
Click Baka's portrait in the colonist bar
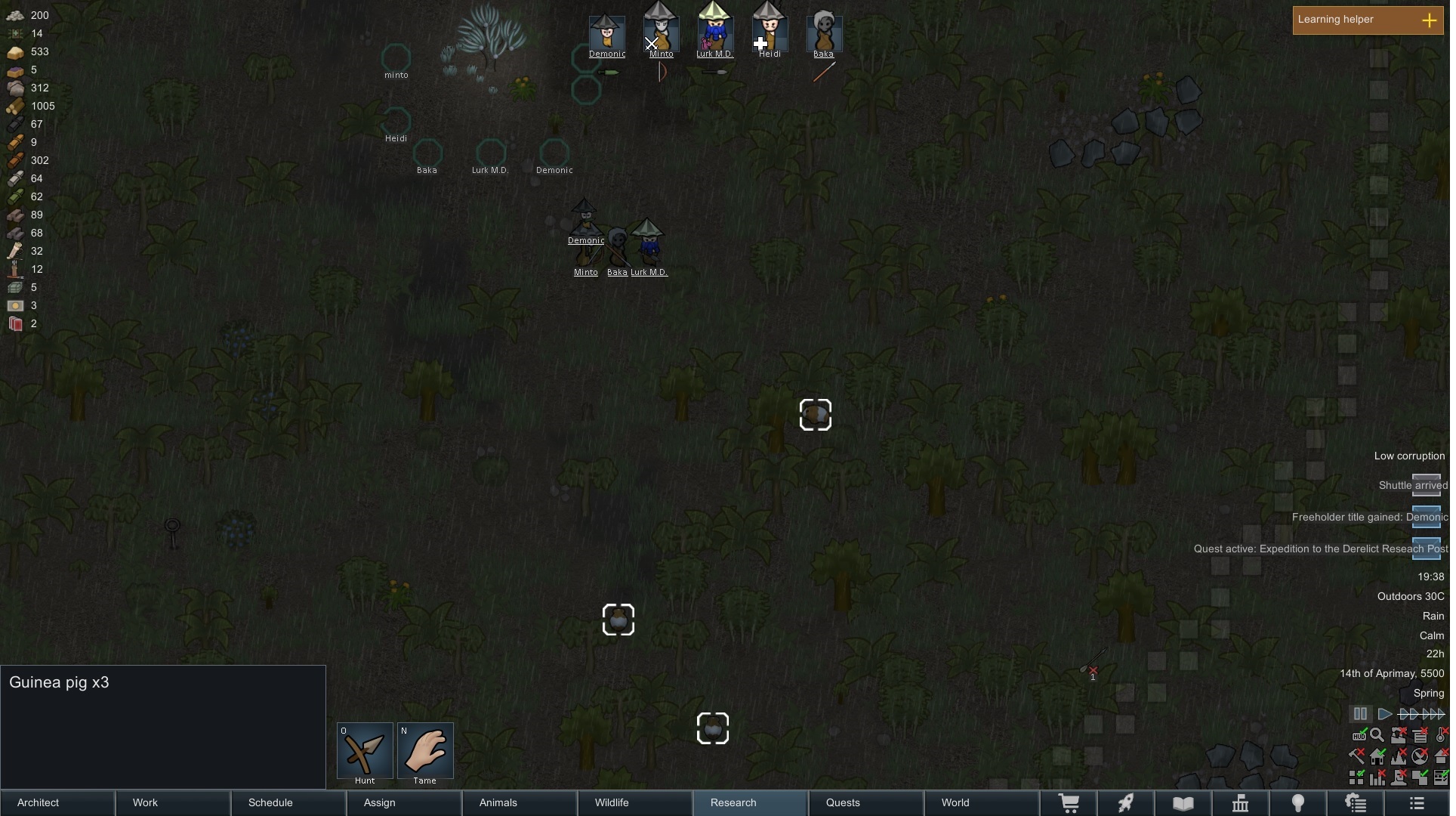(824, 33)
